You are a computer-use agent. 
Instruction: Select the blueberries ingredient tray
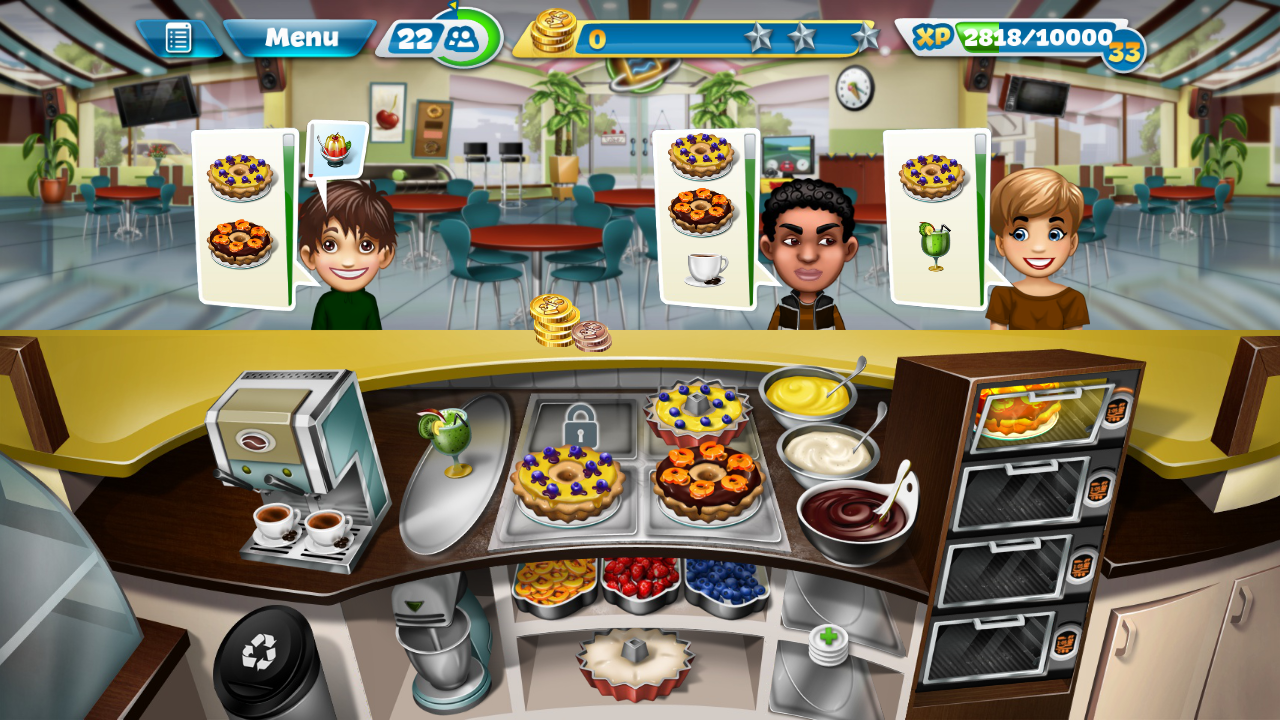[726, 582]
